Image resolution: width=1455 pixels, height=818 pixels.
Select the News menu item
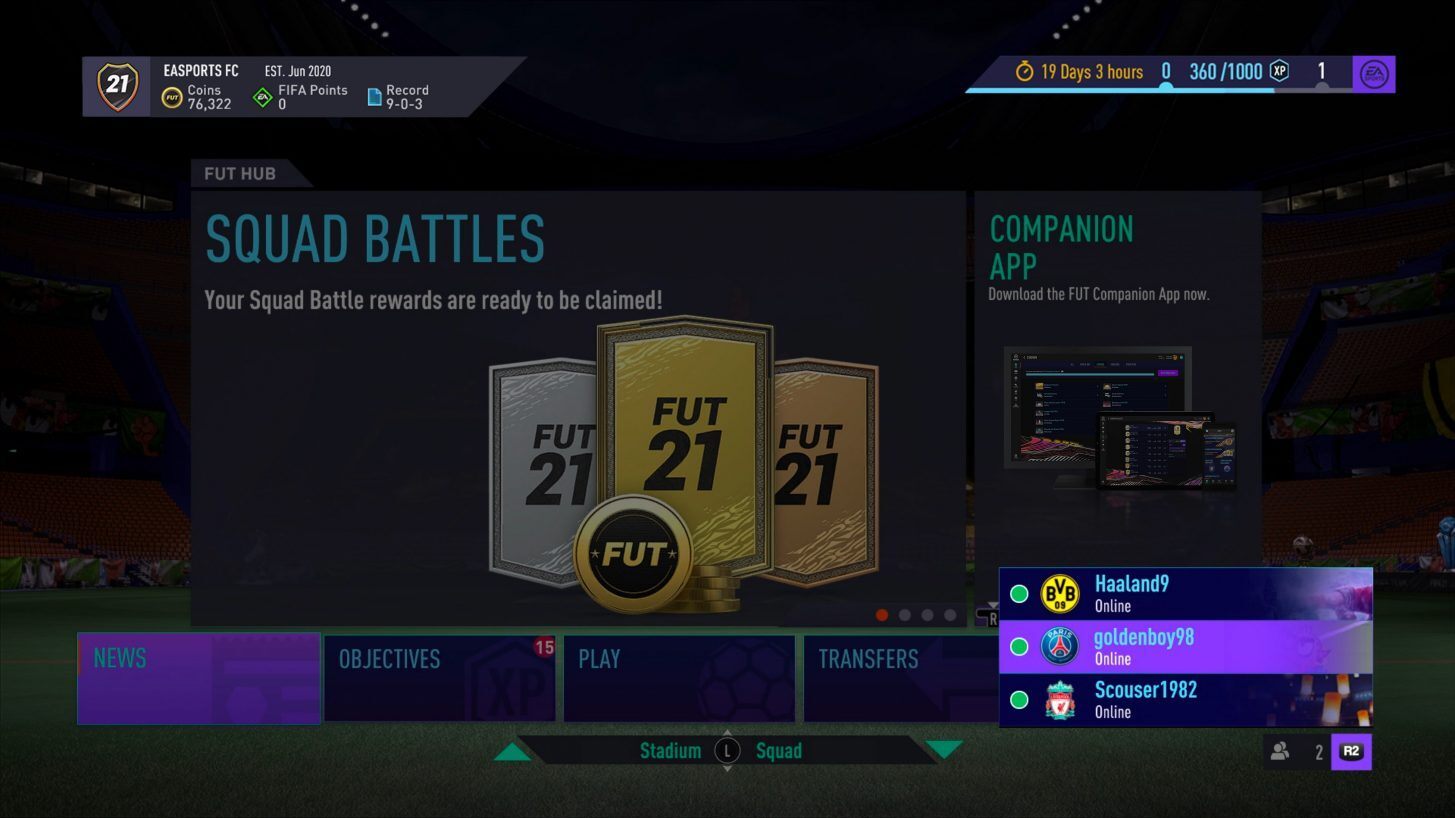(x=198, y=678)
